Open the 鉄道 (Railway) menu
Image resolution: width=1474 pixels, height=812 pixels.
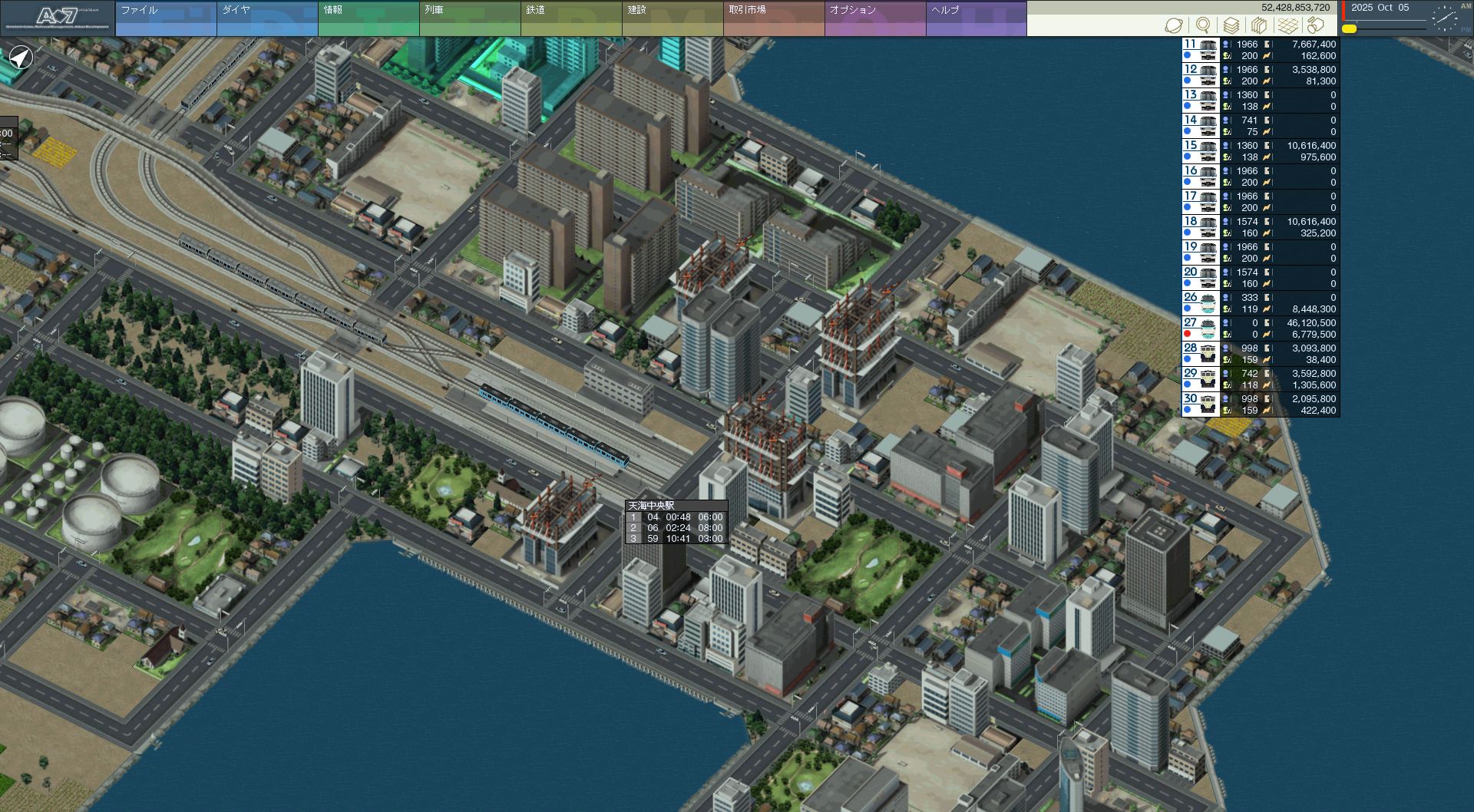[x=570, y=18]
